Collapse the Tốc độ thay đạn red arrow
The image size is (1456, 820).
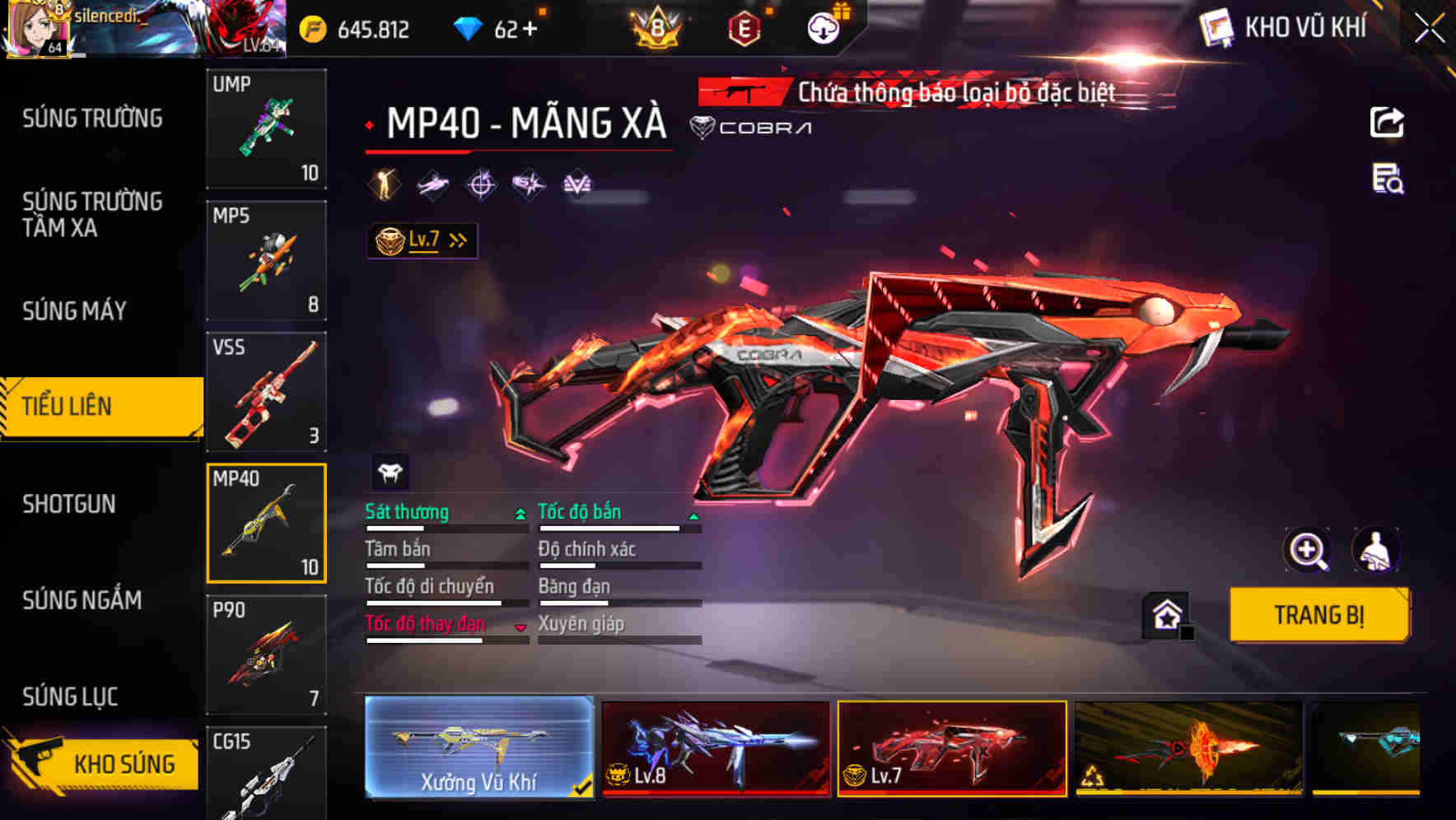519,626
